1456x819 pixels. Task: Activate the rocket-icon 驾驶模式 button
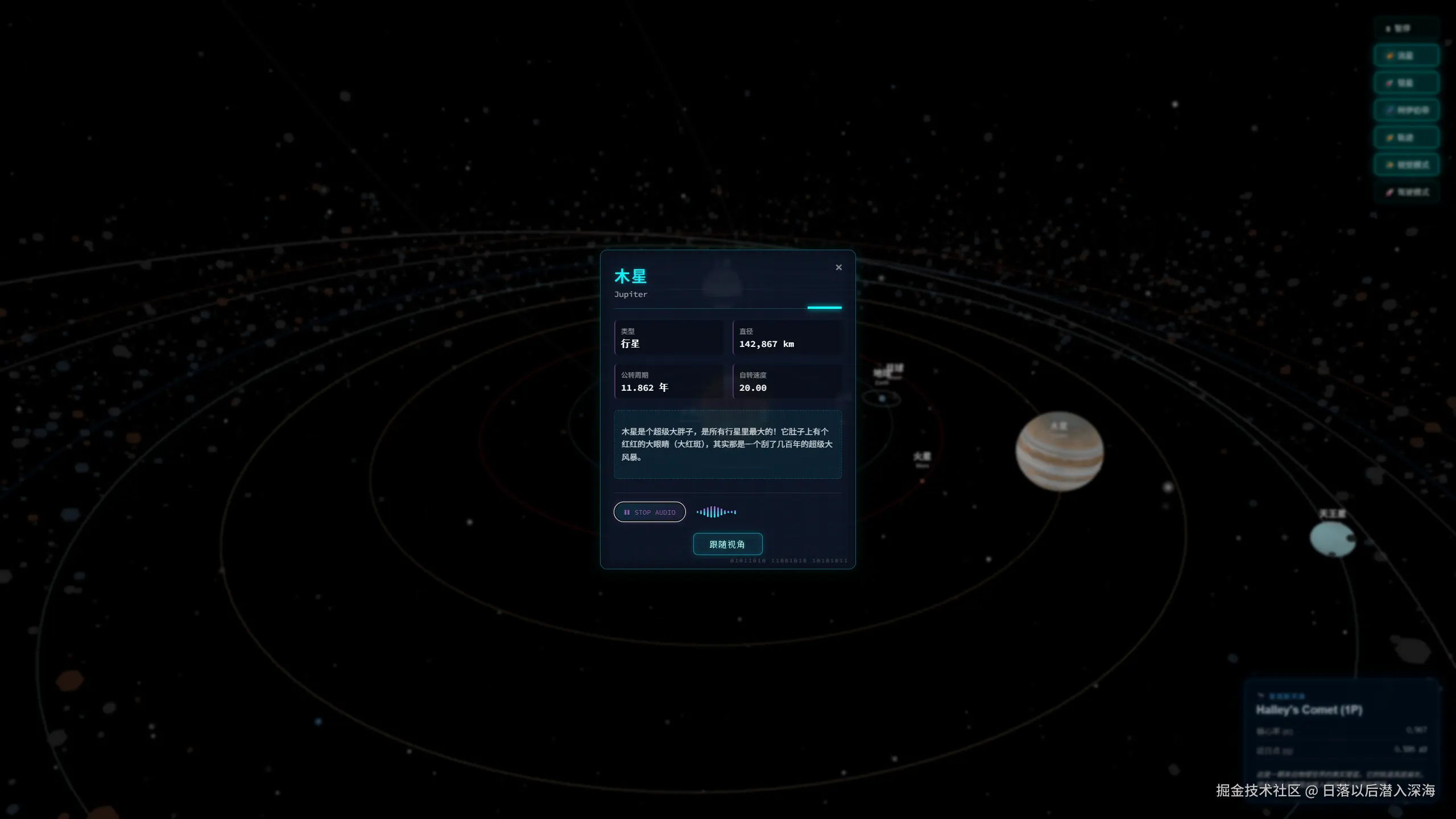click(x=1406, y=192)
